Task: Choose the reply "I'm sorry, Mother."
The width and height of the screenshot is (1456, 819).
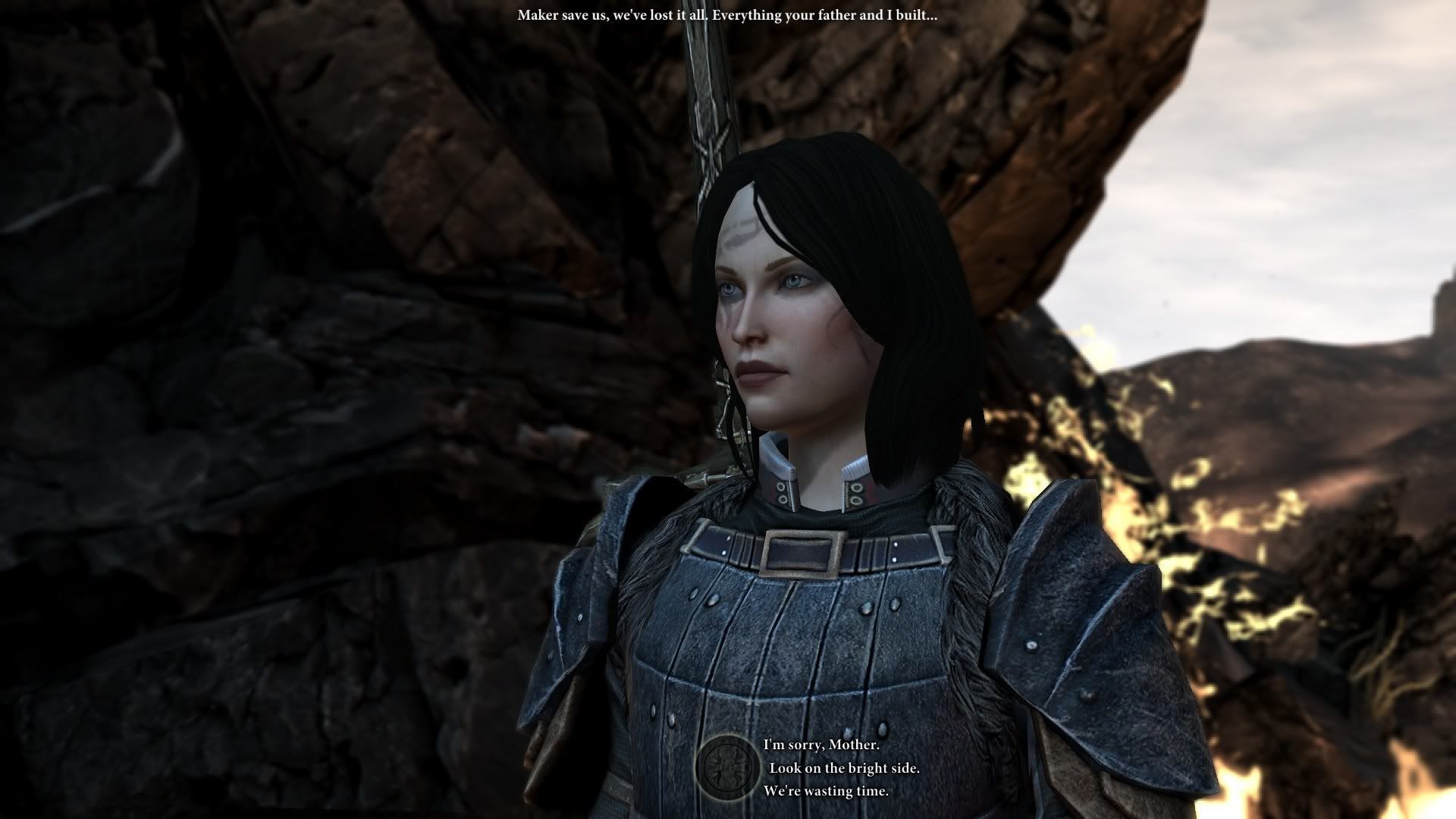Action: tap(821, 745)
